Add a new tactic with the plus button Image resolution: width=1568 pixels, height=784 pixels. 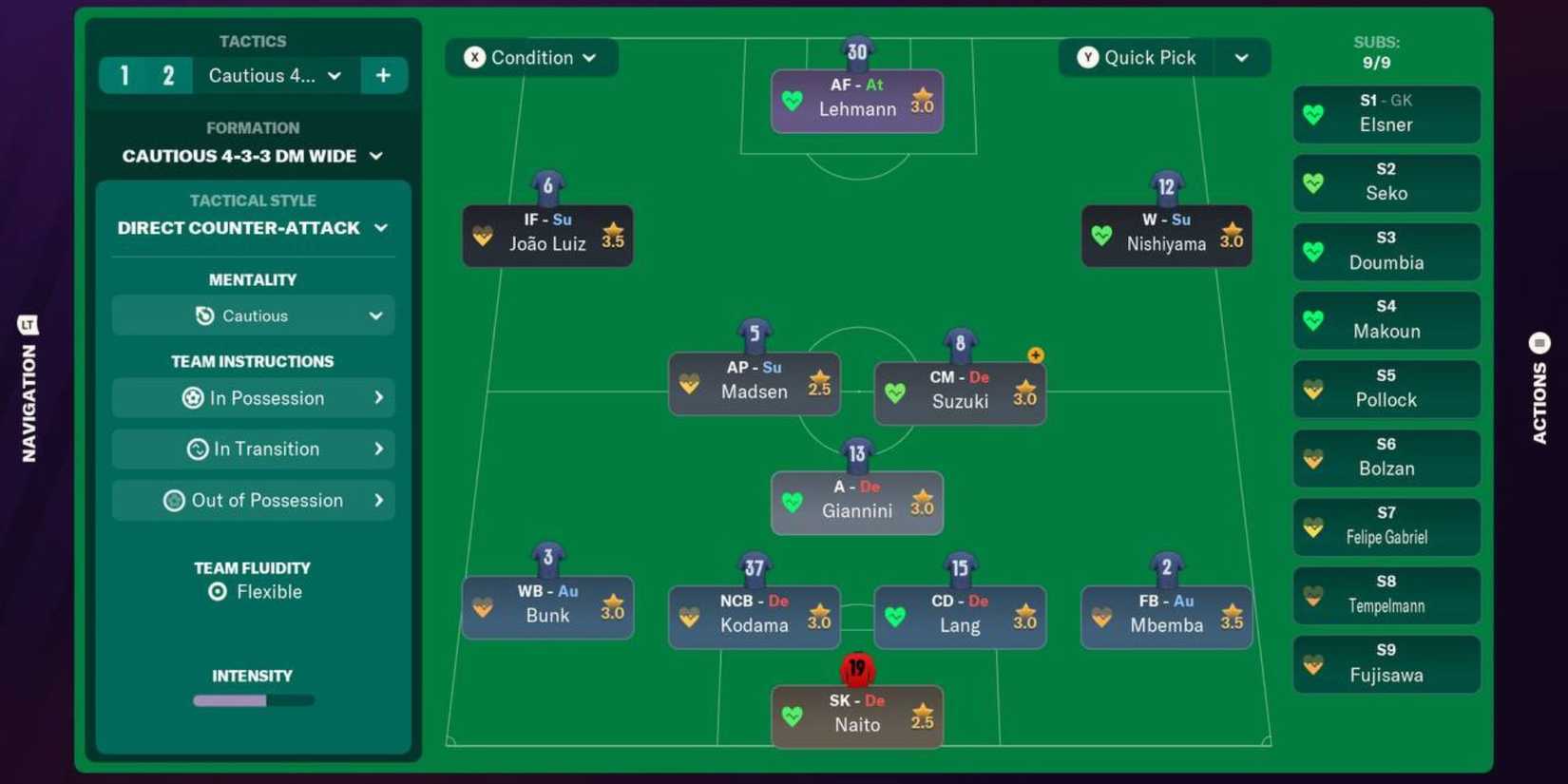(x=384, y=75)
